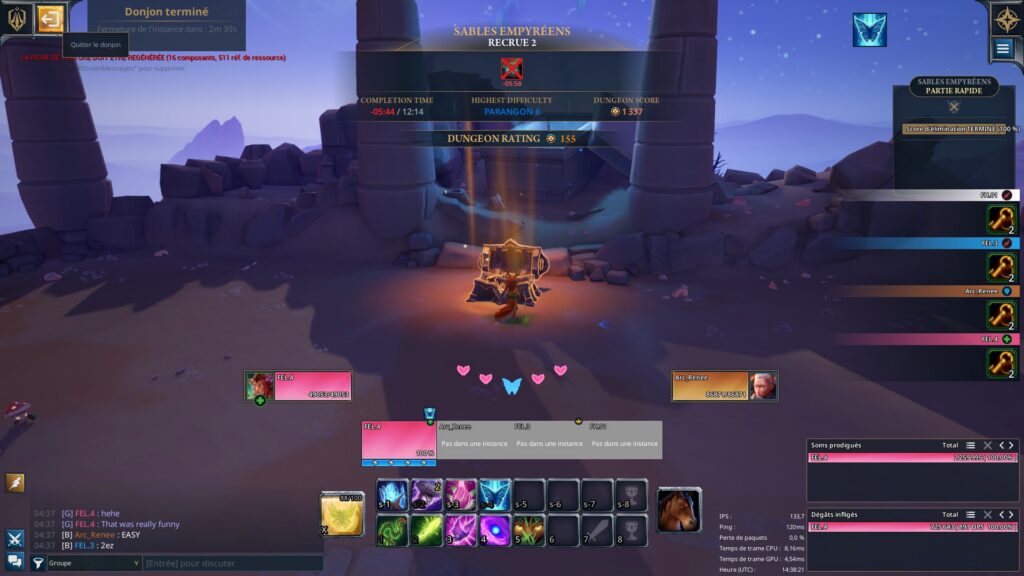Open the hamburger menu in the top-right corner

[1003, 48]
